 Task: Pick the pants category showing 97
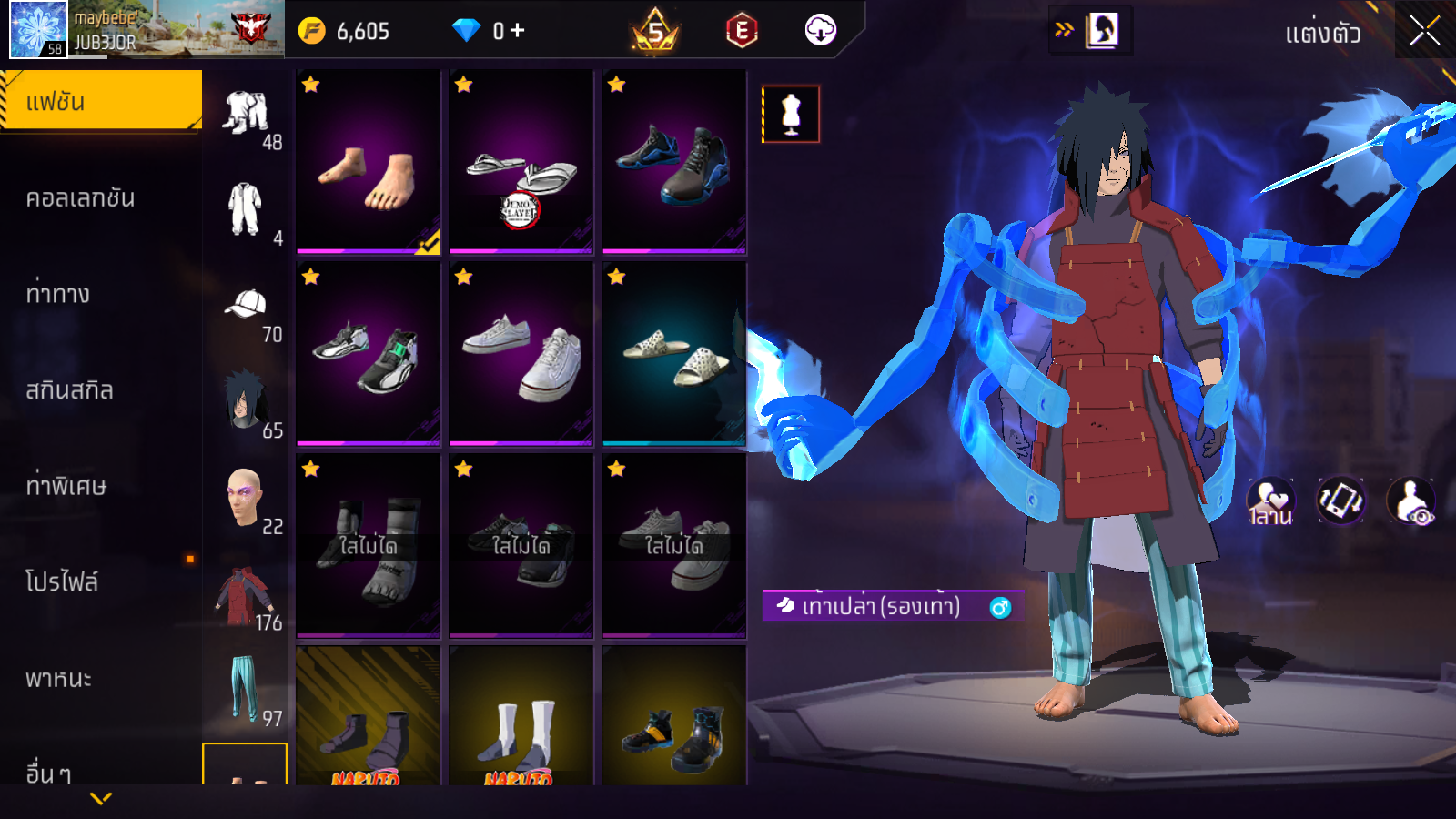(243, 690)
